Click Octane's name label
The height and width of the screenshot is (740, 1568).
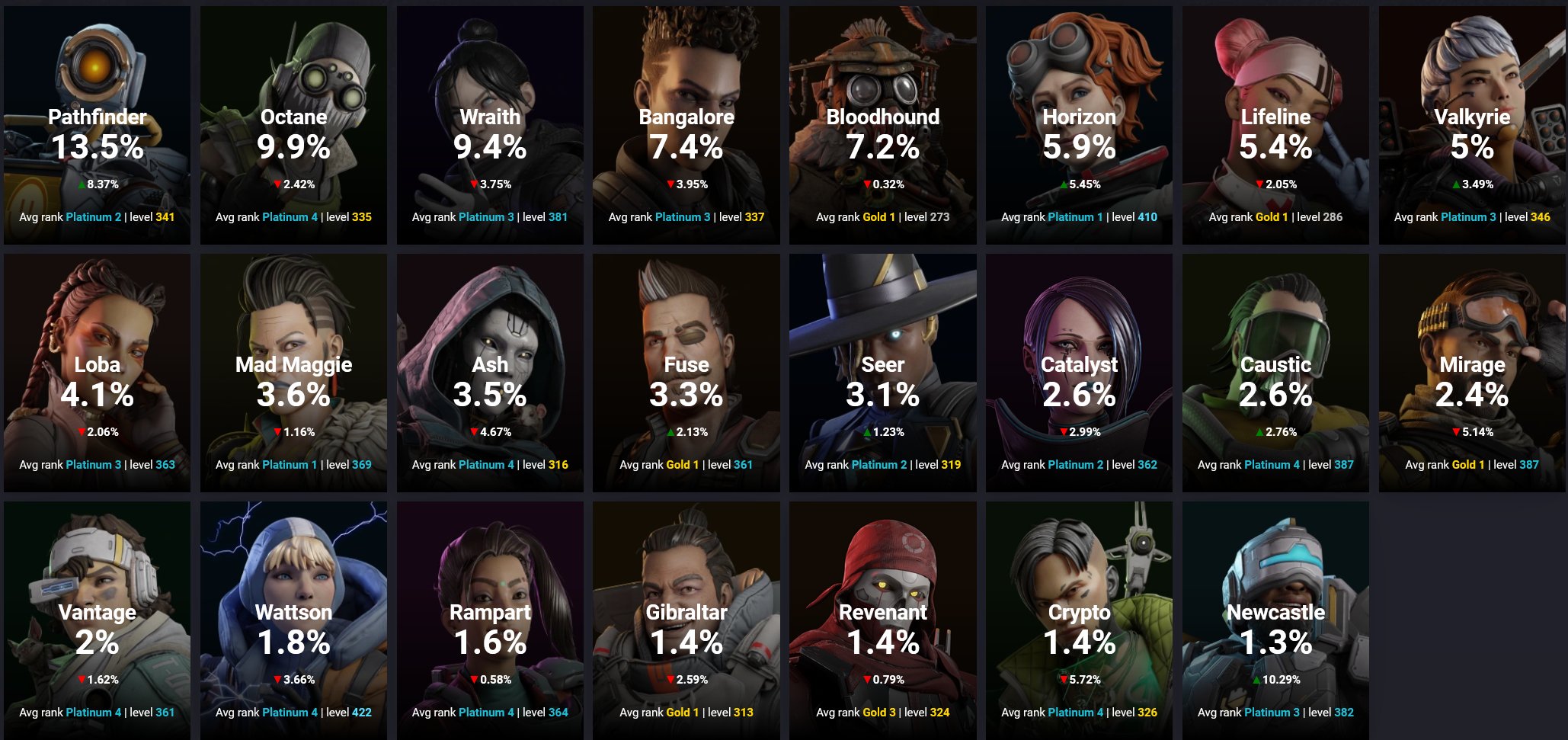pos(293,117)
